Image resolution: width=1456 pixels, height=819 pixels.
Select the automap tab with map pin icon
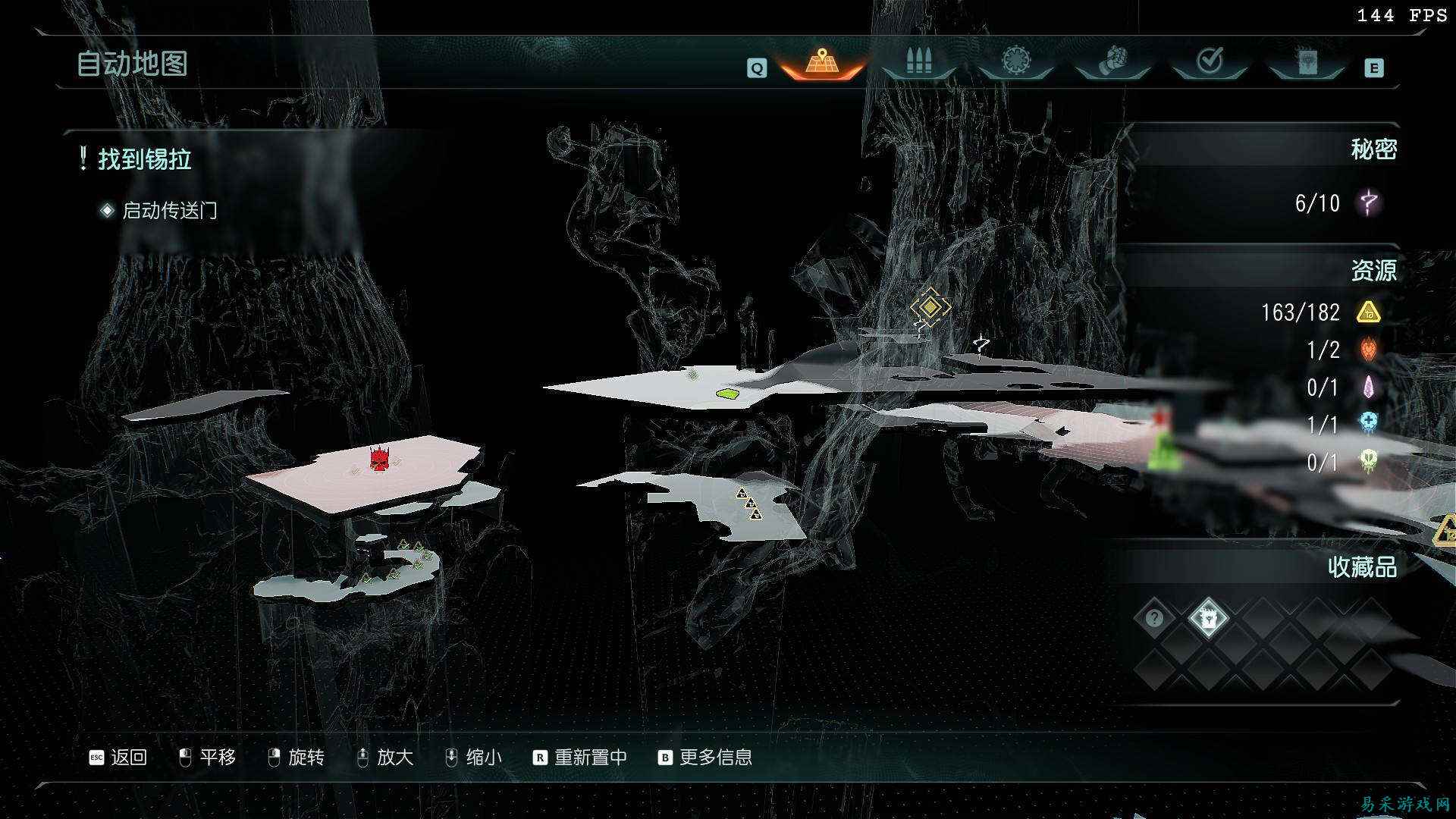[x=822, y=62]
